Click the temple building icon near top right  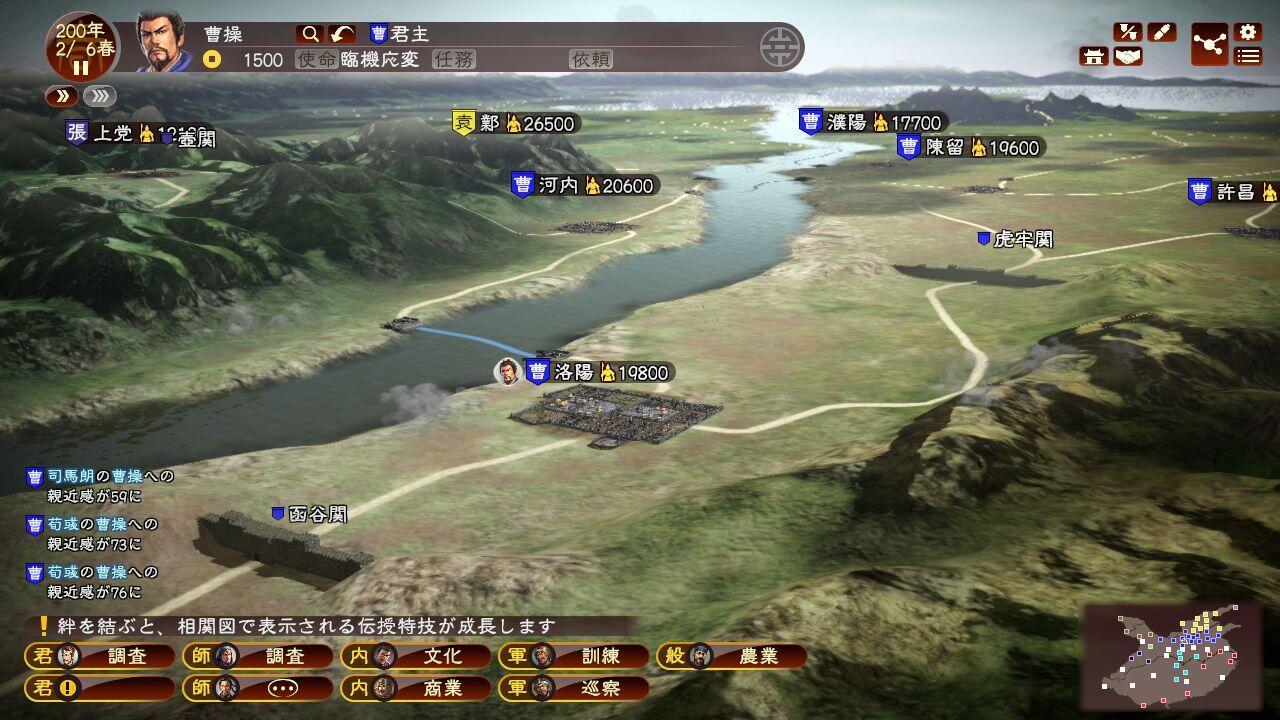point(1093,55)
